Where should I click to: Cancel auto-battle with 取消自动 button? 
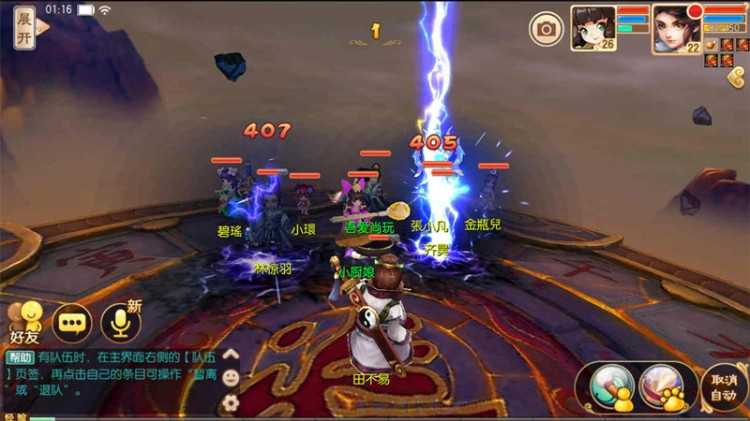[723, 386]
